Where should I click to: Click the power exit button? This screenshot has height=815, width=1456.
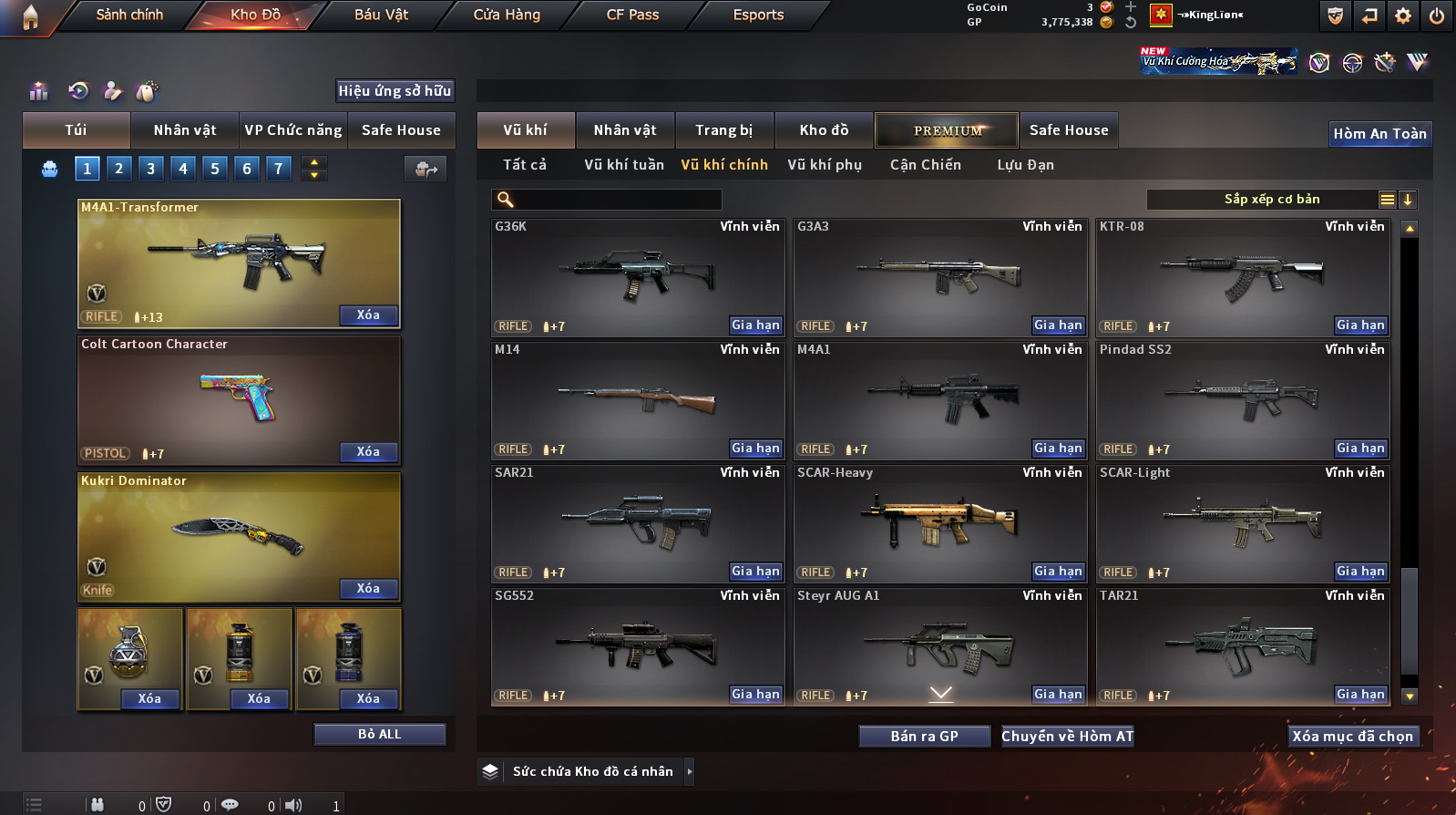click(1437, 15)
